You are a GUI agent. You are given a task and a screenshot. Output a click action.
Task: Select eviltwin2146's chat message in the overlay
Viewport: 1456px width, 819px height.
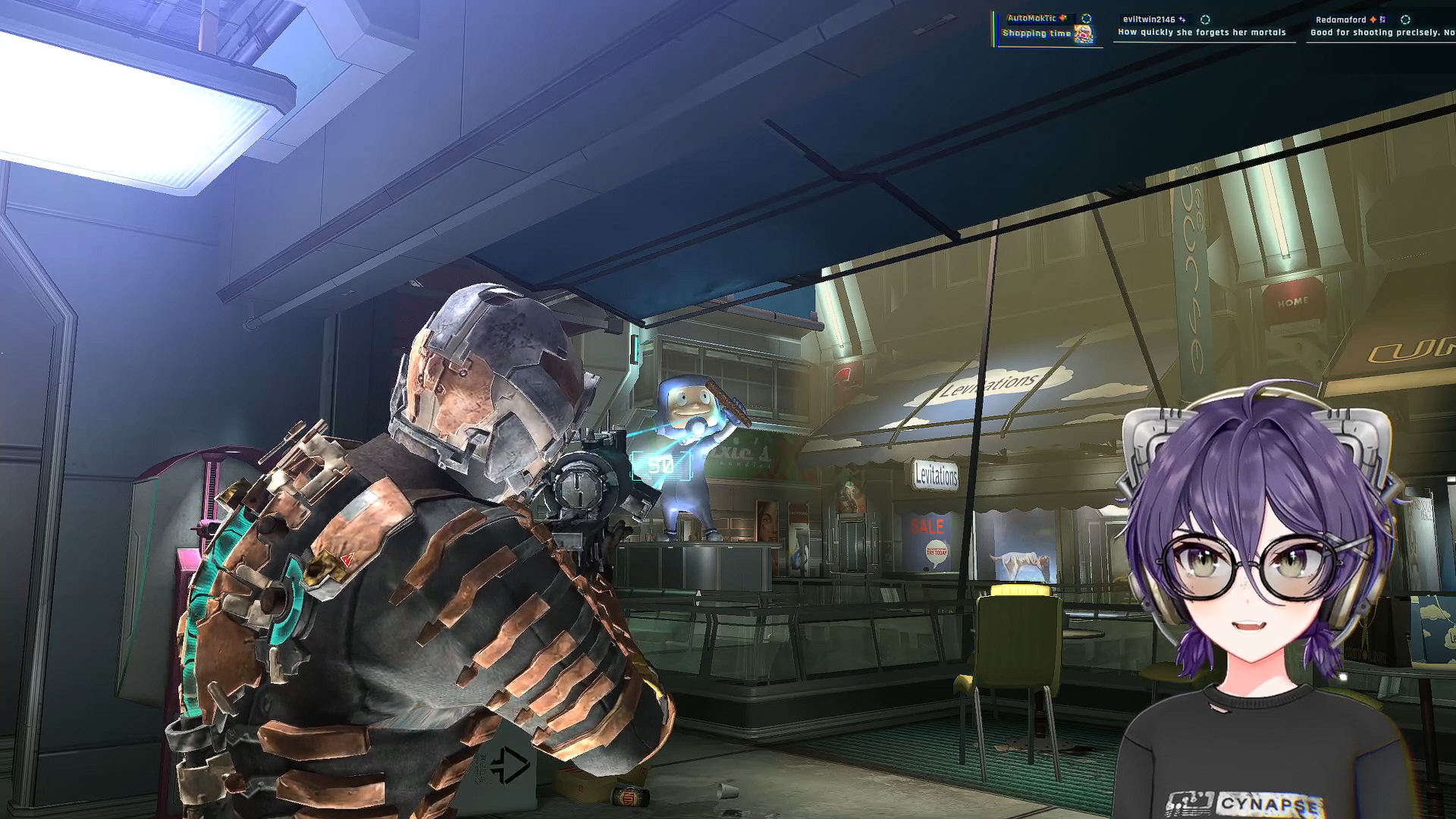pos(1201,33)
